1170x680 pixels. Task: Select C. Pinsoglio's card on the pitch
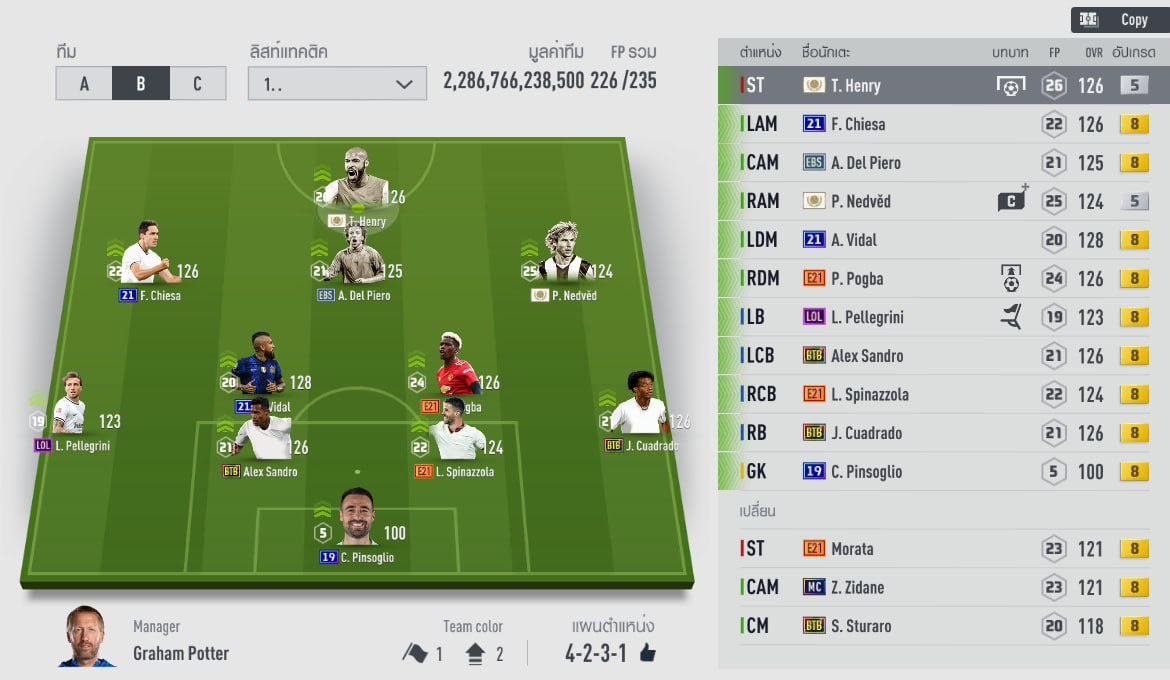(356, 520)
